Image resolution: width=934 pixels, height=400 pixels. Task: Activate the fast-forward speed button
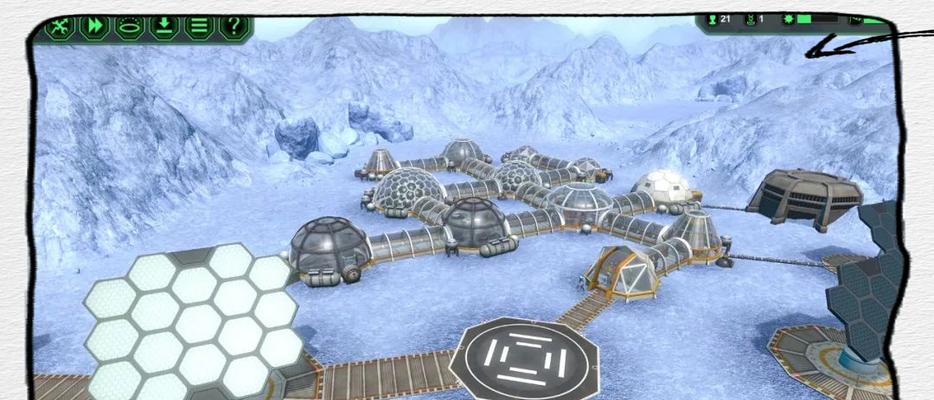click(96, 26)
